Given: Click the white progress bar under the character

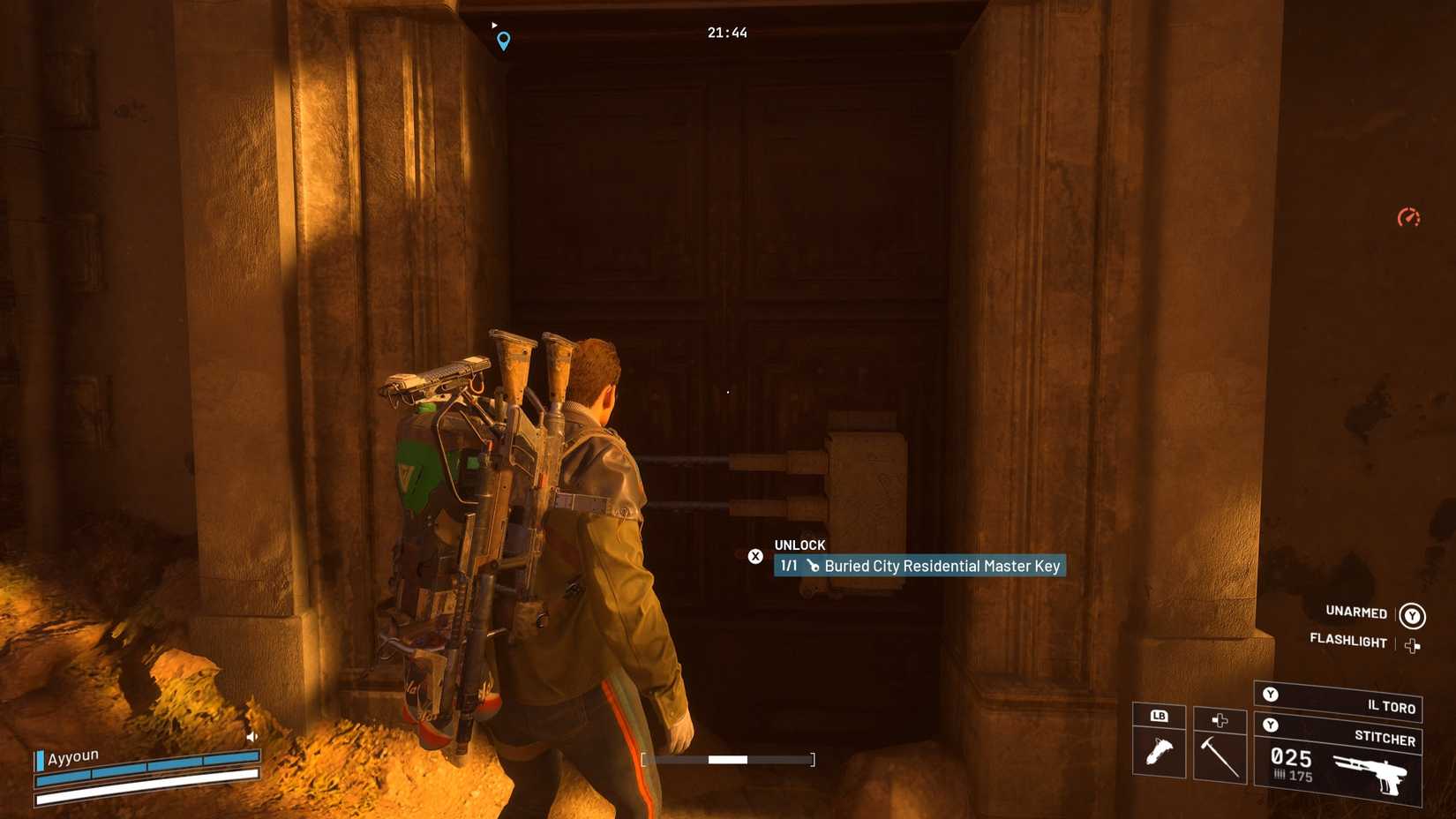Looking at the screenshot, I should pyautogui.click(x=728, y=757).
